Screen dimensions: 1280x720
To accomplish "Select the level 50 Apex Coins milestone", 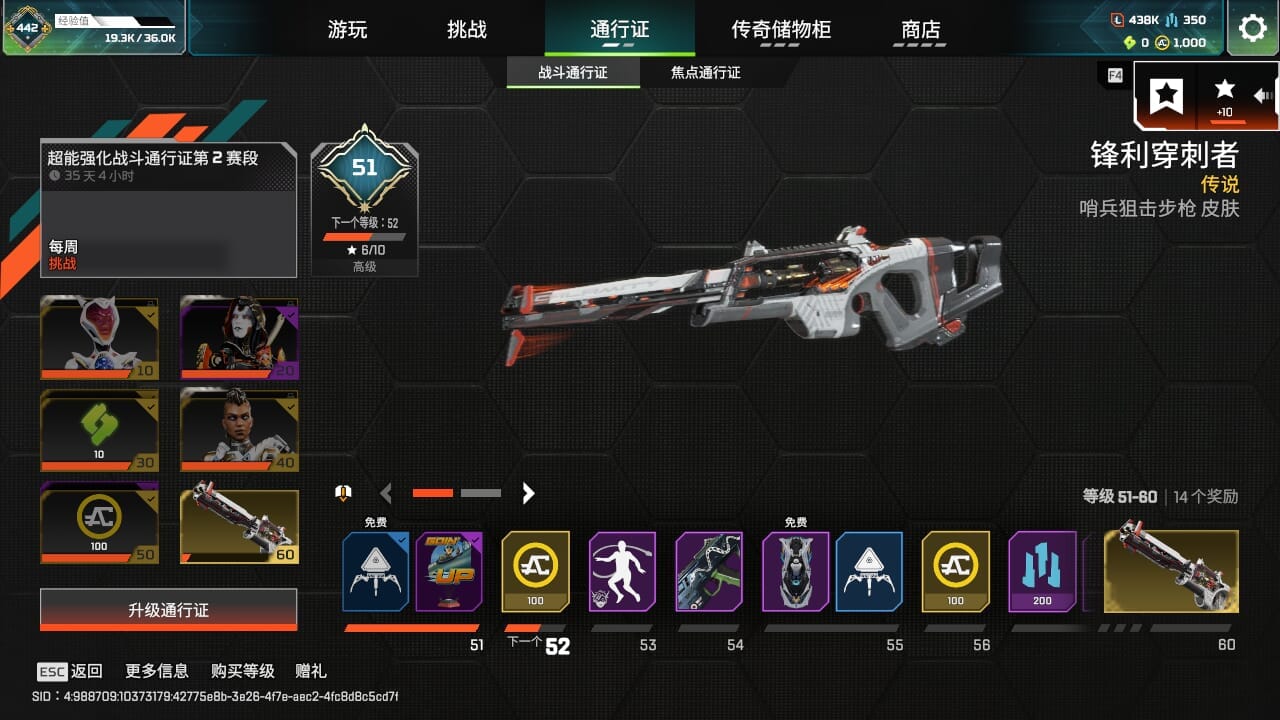I will [x=99, y=523].
